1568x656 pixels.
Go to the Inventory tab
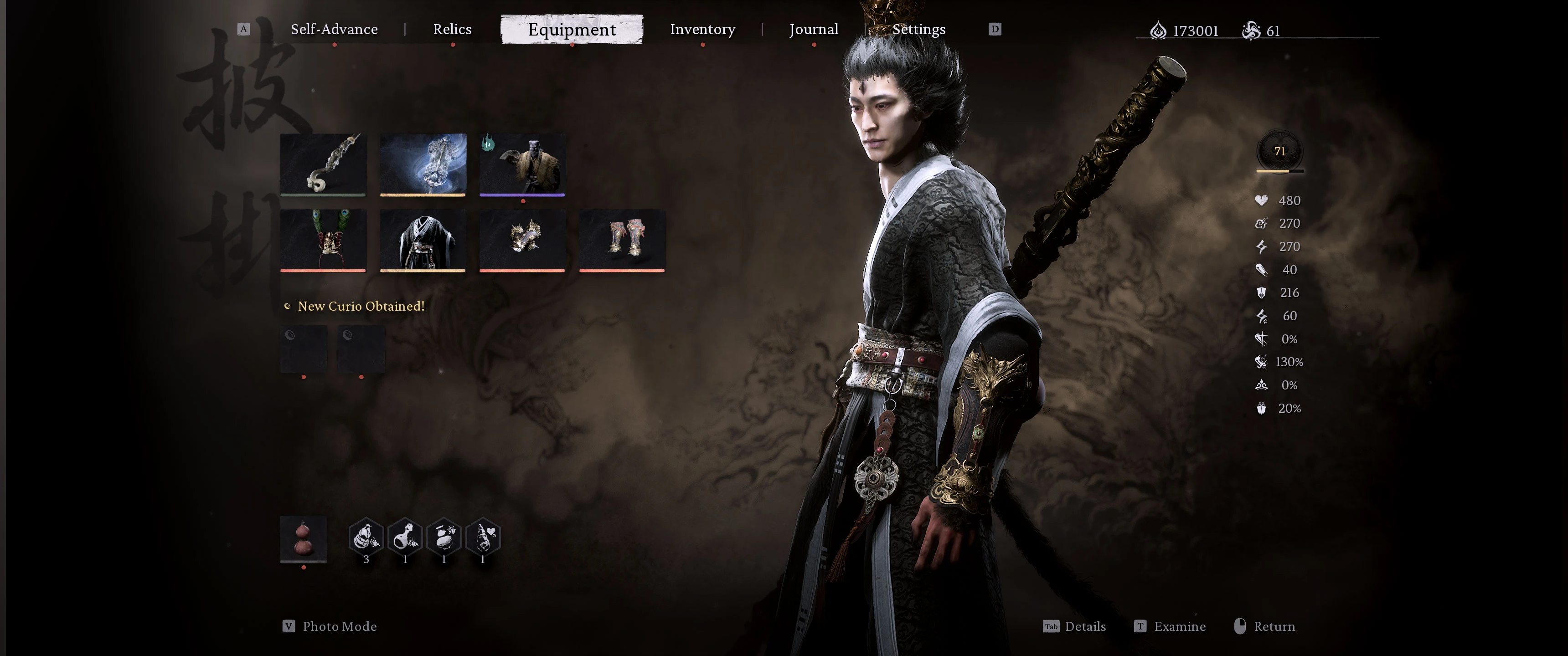pyautogui.click(x=702, y=29)
